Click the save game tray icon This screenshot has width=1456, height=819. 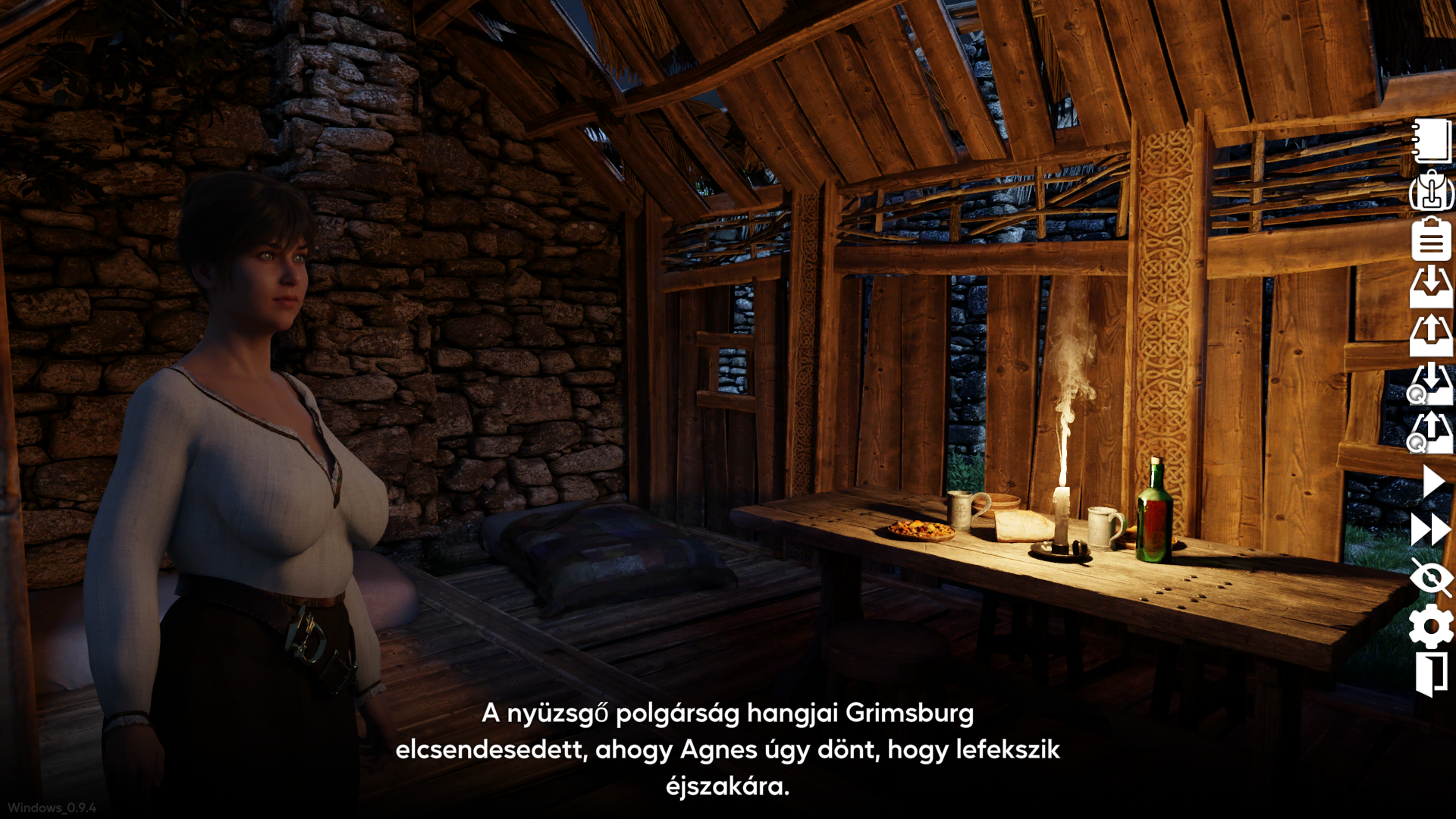point(1432,287)
